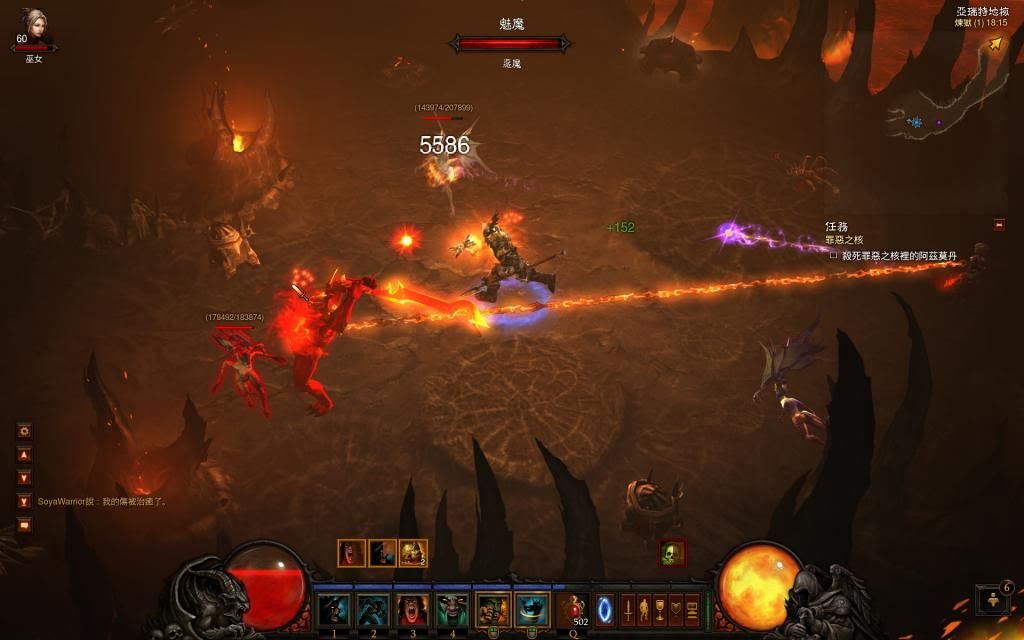Activate the skill in hotbar slot 1
Viewport: 1024px width, 640px height.
pyautogui.click(x=333, y=608)
